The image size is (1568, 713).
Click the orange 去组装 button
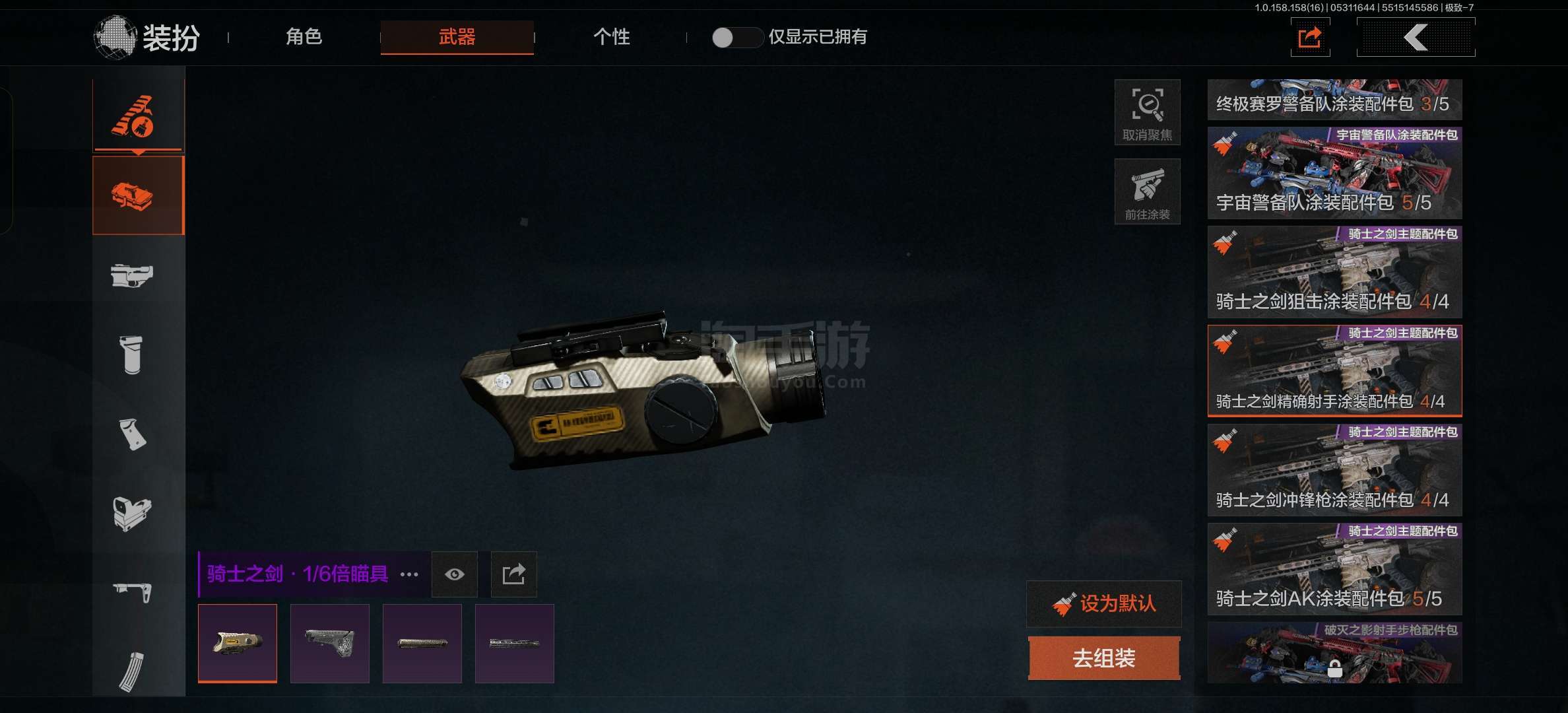coord(1104,658)
